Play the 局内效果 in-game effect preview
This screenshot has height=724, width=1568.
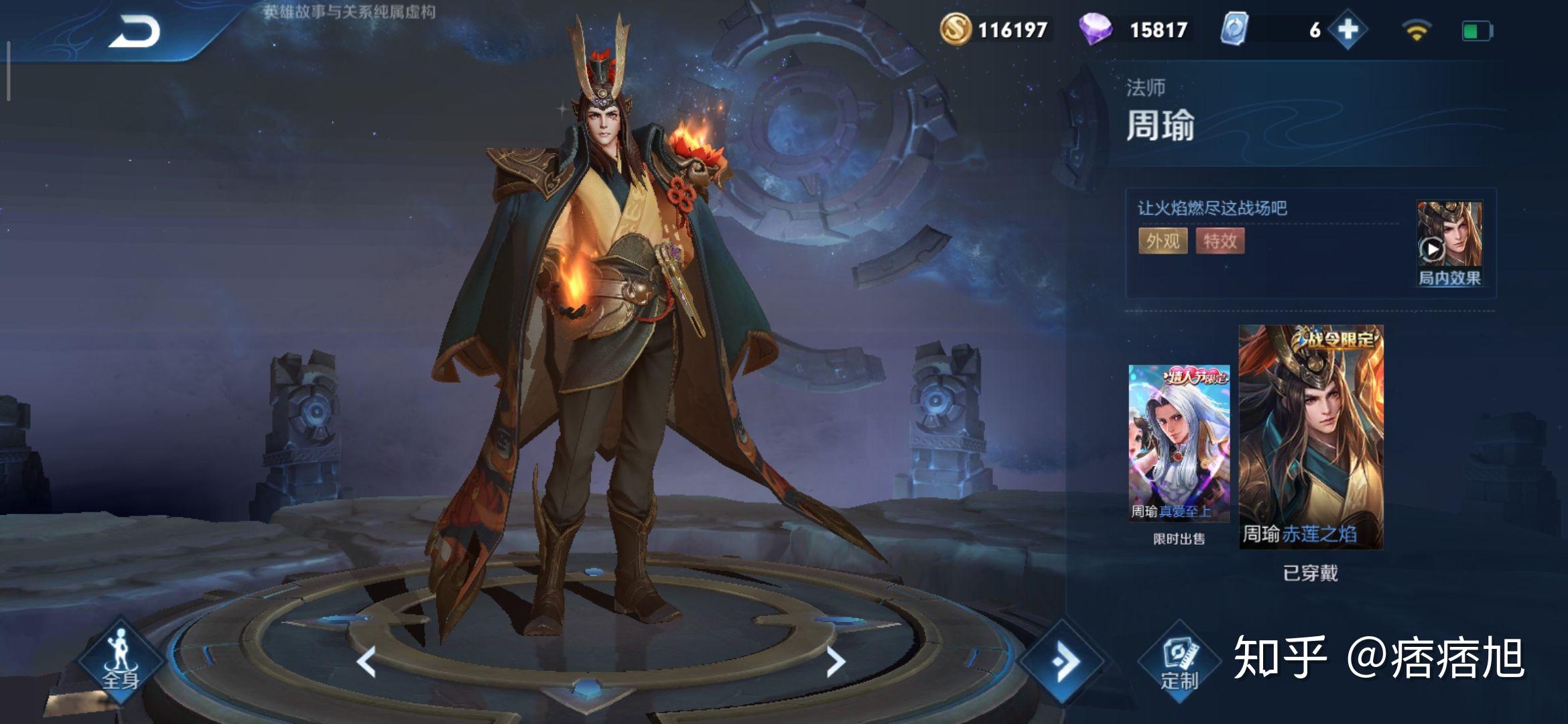pyautogui.click(x=1449, y=244)
